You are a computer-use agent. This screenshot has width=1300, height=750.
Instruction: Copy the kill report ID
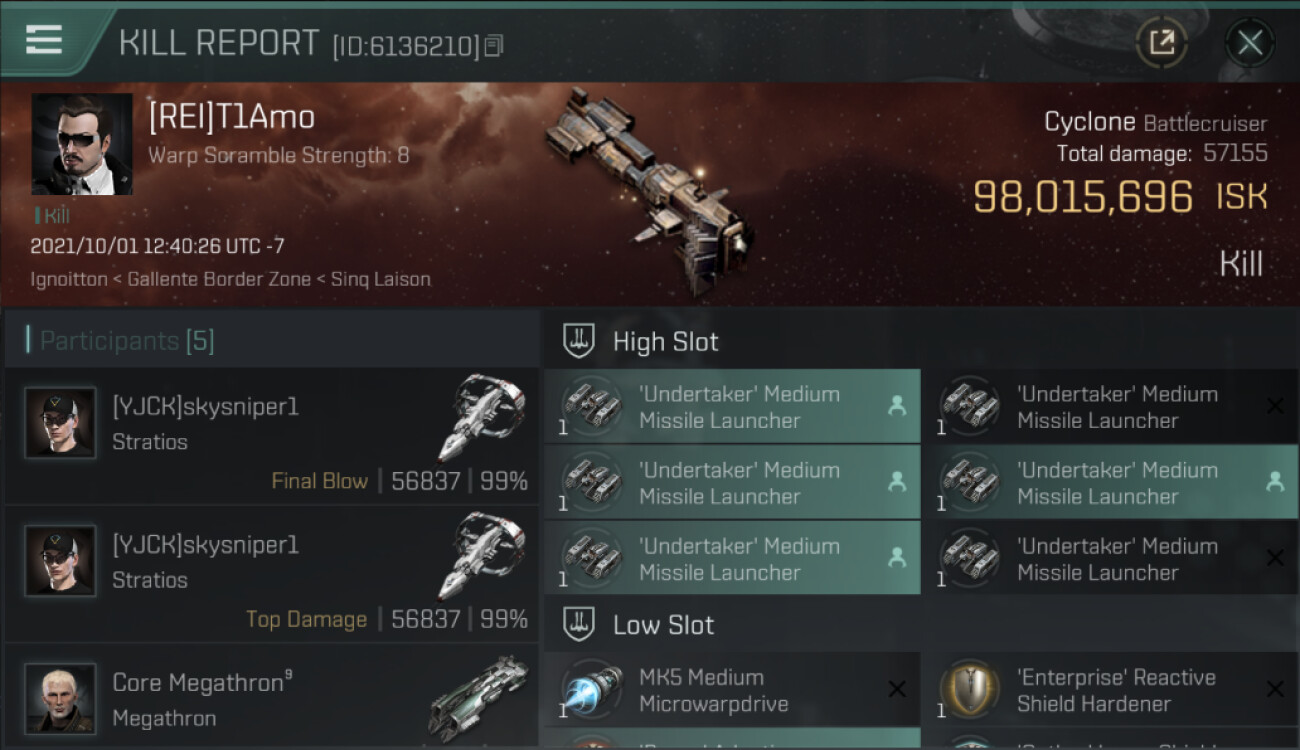tap(494, 46)
